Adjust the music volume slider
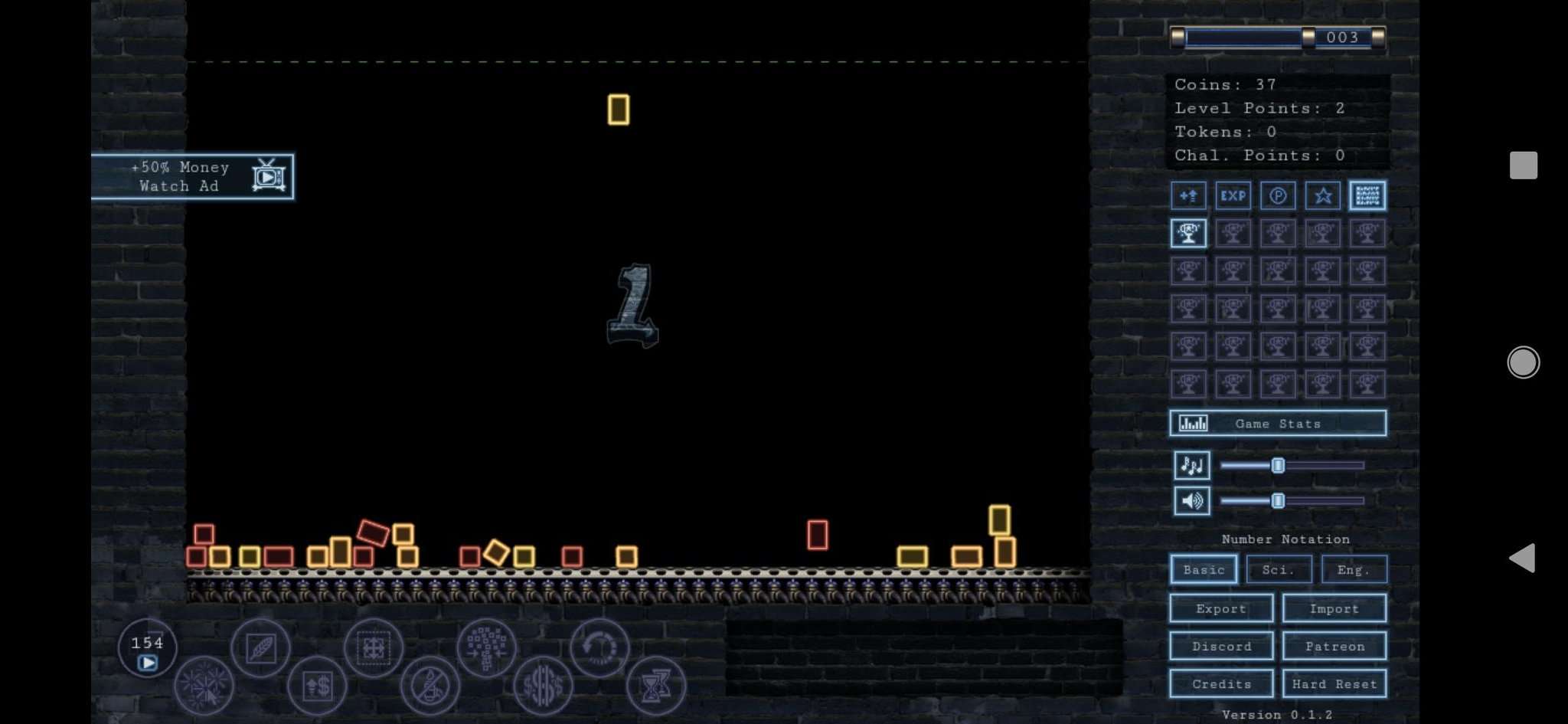The image size is (1568, 724). [x=1278, y=465]
